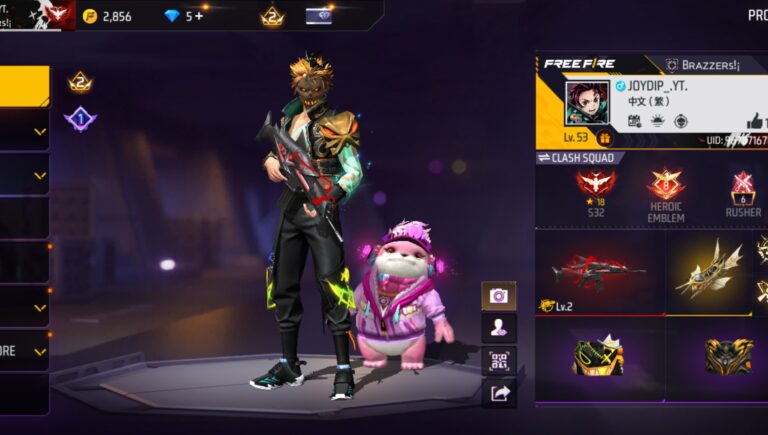Switch the Clash Squad mode selector
Viewport: 768px width, 435px height.
581,158
